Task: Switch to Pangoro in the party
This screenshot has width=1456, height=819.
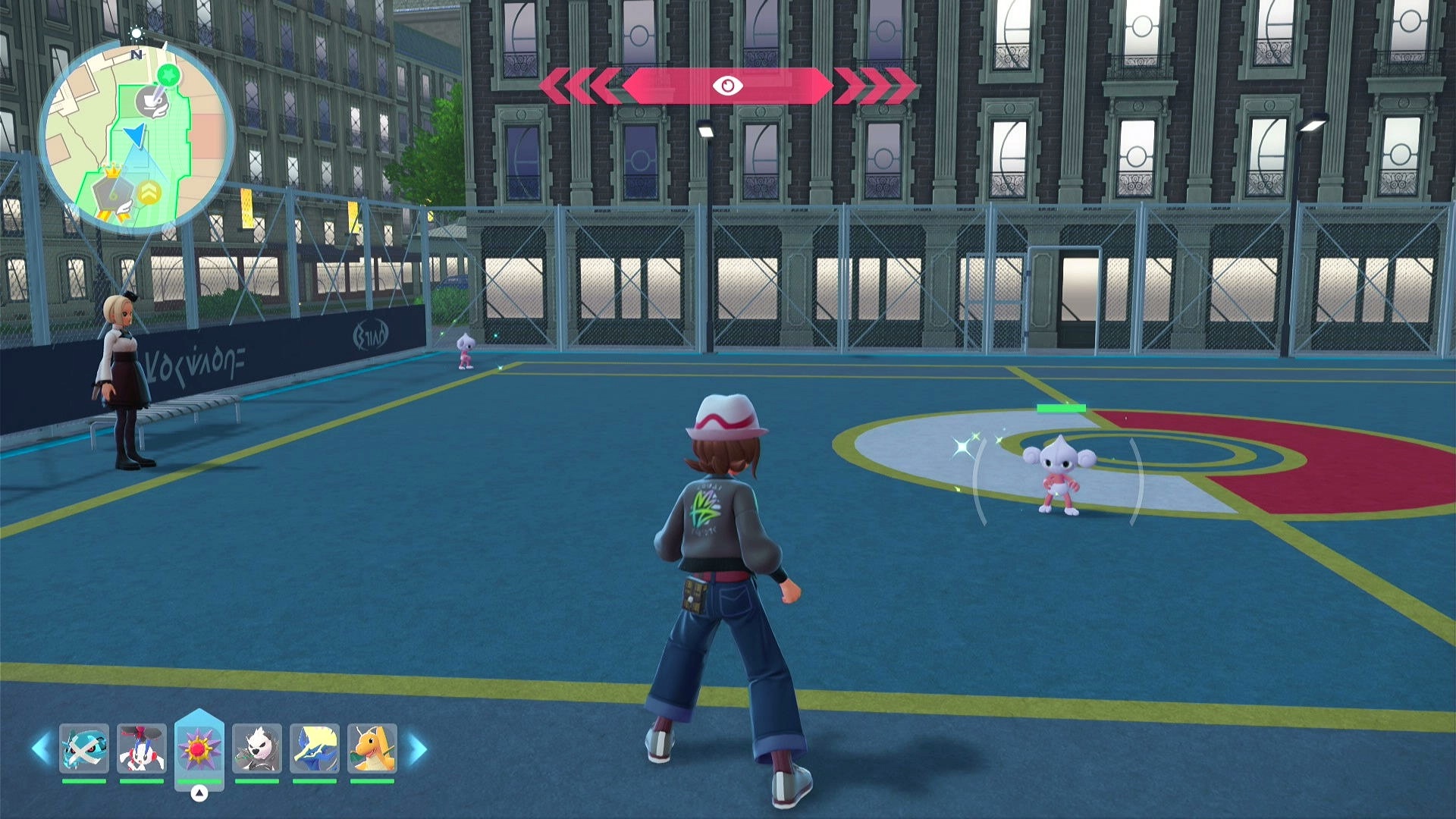Action: (x=257, y=748)
